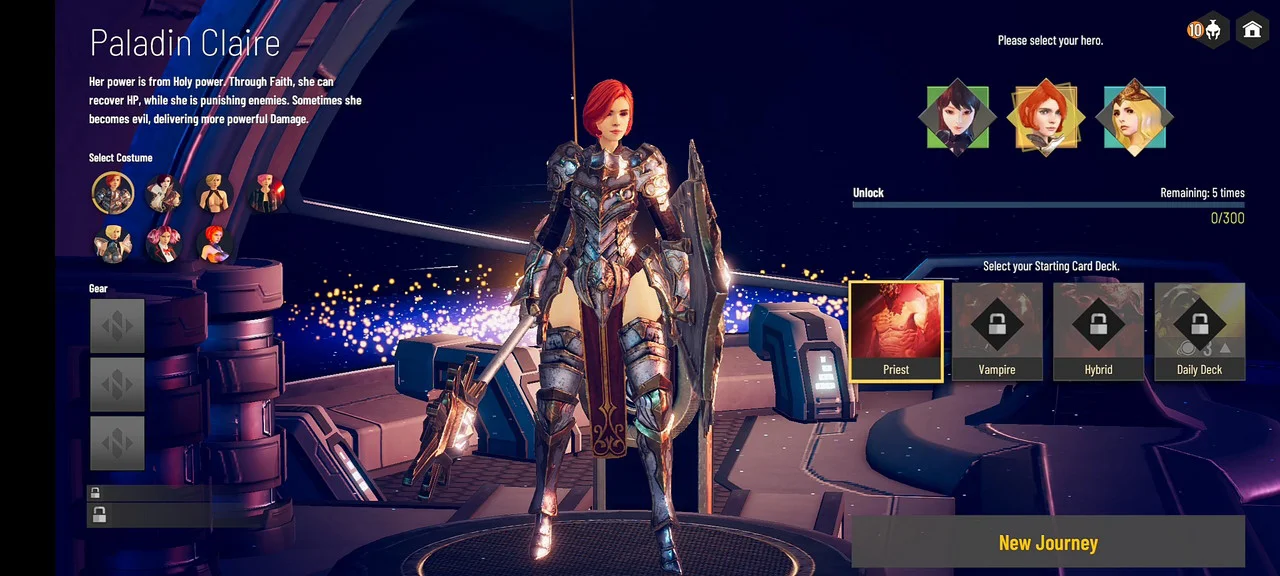The image size is (1280, 576).
Task: Go to the home screen
Action: click(x=1252, y=30)
